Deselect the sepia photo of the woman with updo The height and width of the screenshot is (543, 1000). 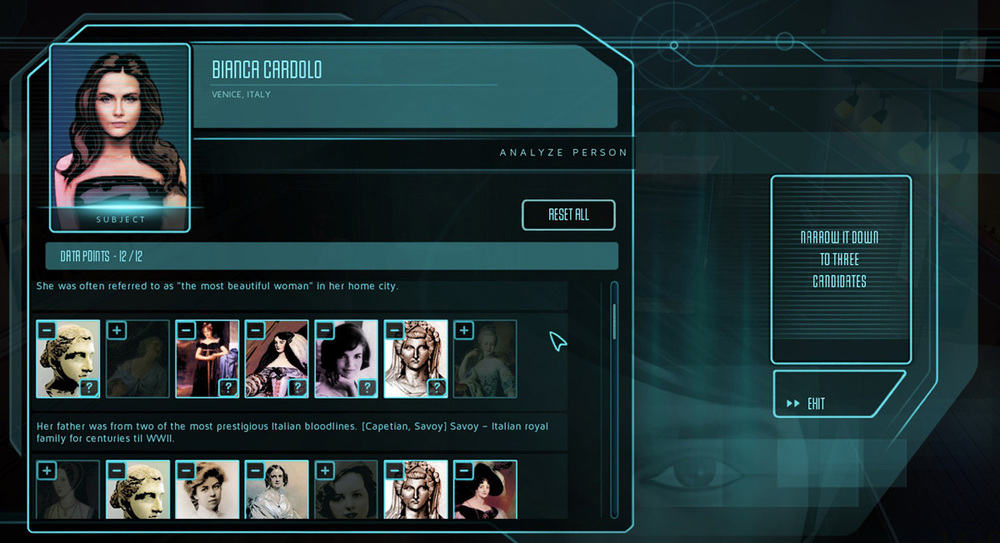click(x=185, y=470)
